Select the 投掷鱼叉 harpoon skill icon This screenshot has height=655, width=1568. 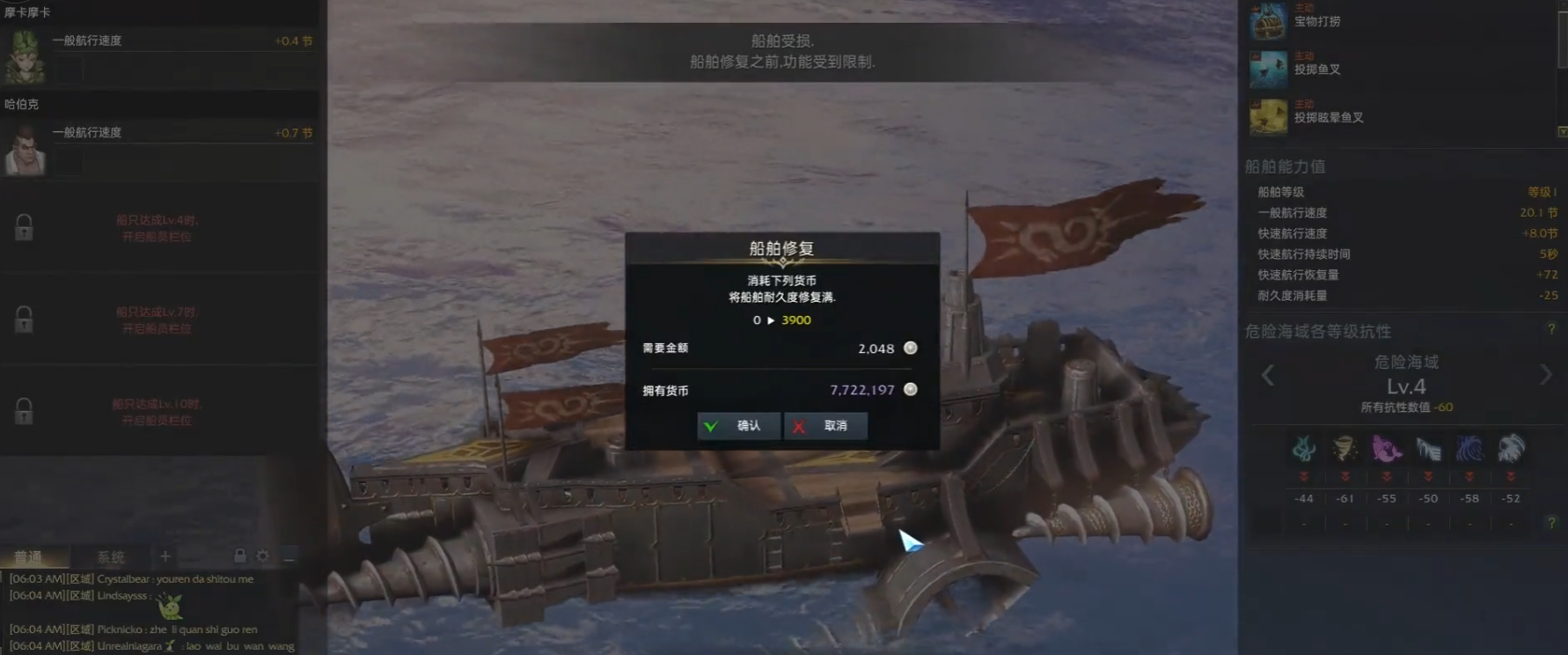1268,70
